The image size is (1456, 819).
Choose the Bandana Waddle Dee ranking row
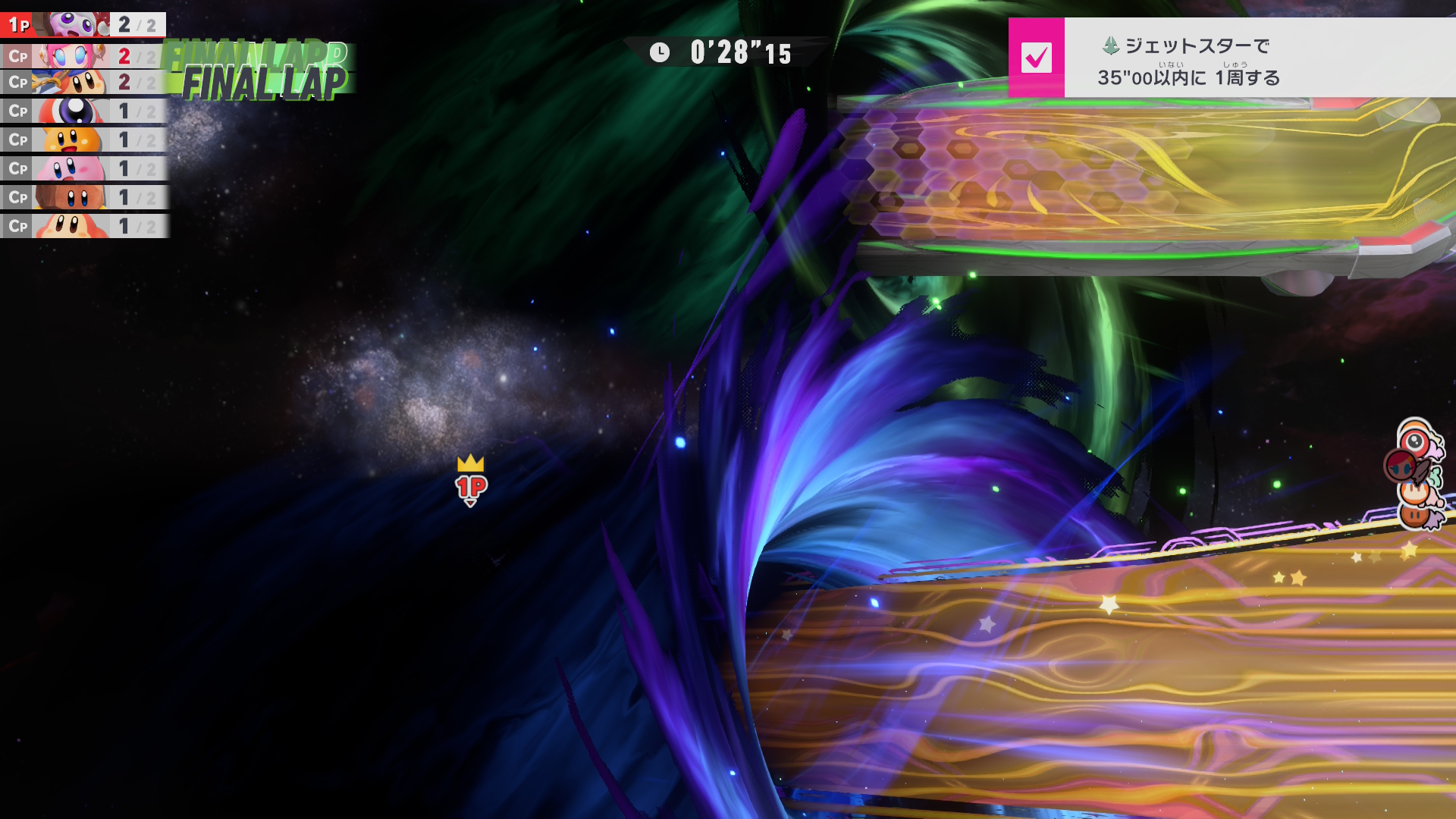[x=83, y=82]
